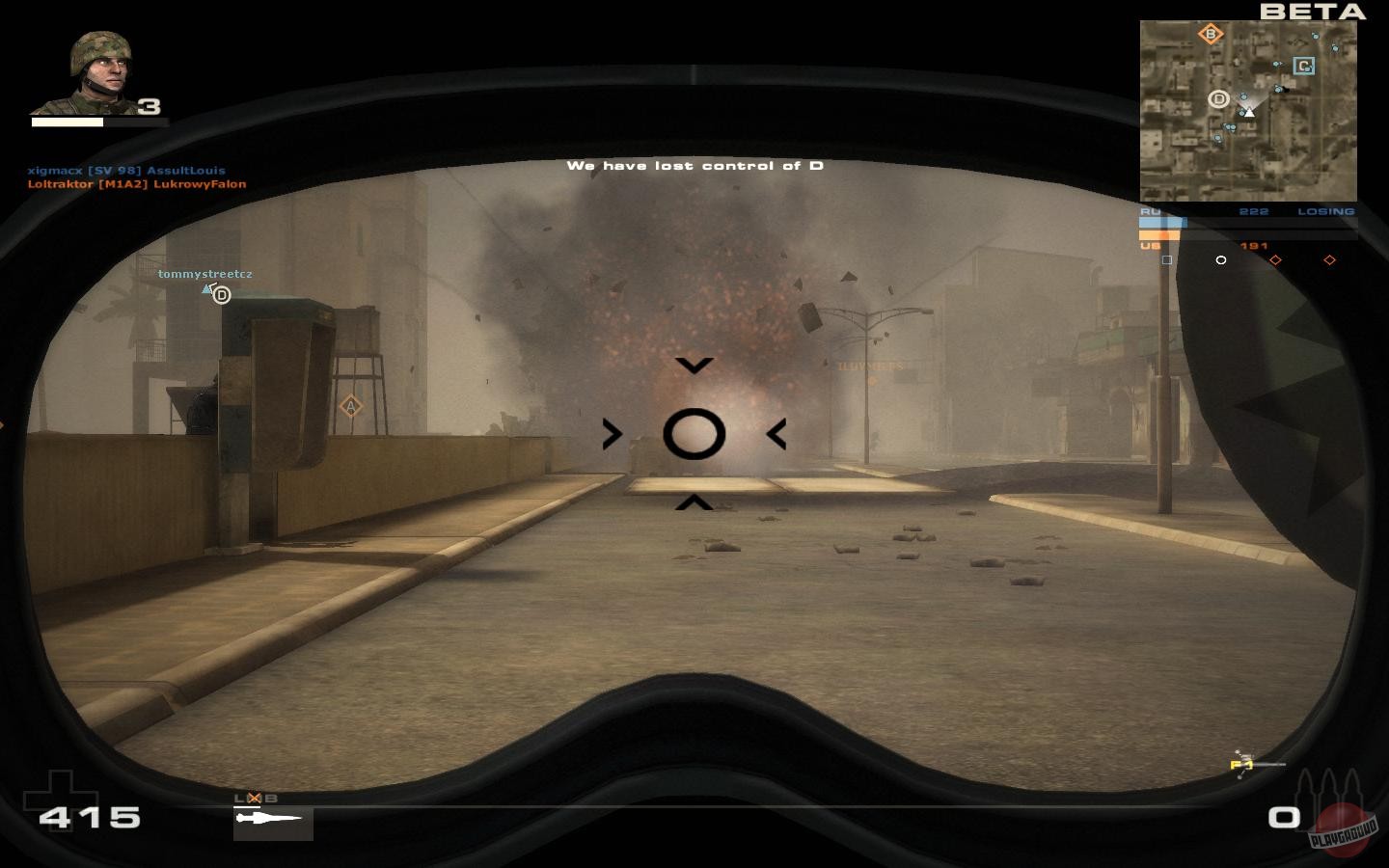The width and height of the screenshot is (1389, 868).
Task: Toggle the blue square flag status indicator
Action: tap(1168, 259)
